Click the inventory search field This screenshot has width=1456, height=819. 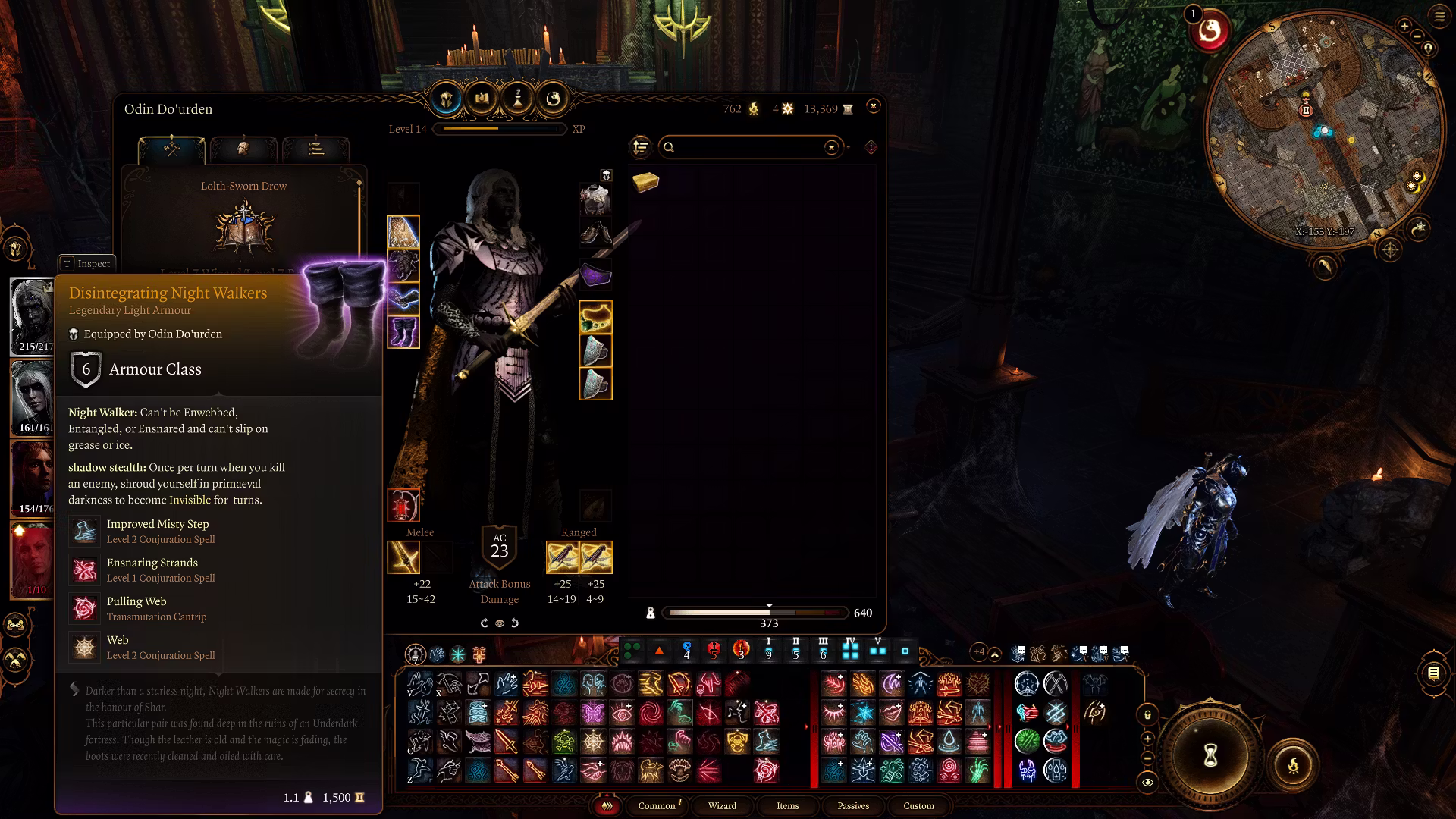[747, 147]
